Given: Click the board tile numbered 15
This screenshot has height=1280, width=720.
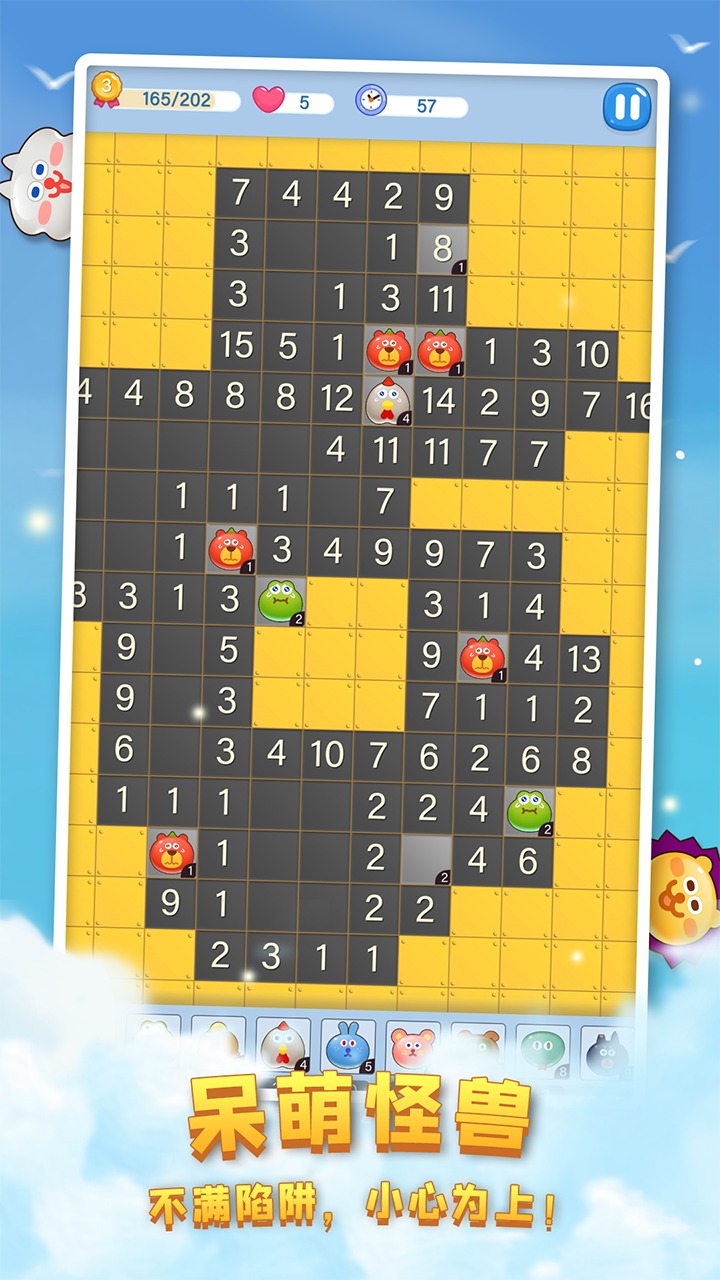Looking at the screenshot, I should point(237,347).
